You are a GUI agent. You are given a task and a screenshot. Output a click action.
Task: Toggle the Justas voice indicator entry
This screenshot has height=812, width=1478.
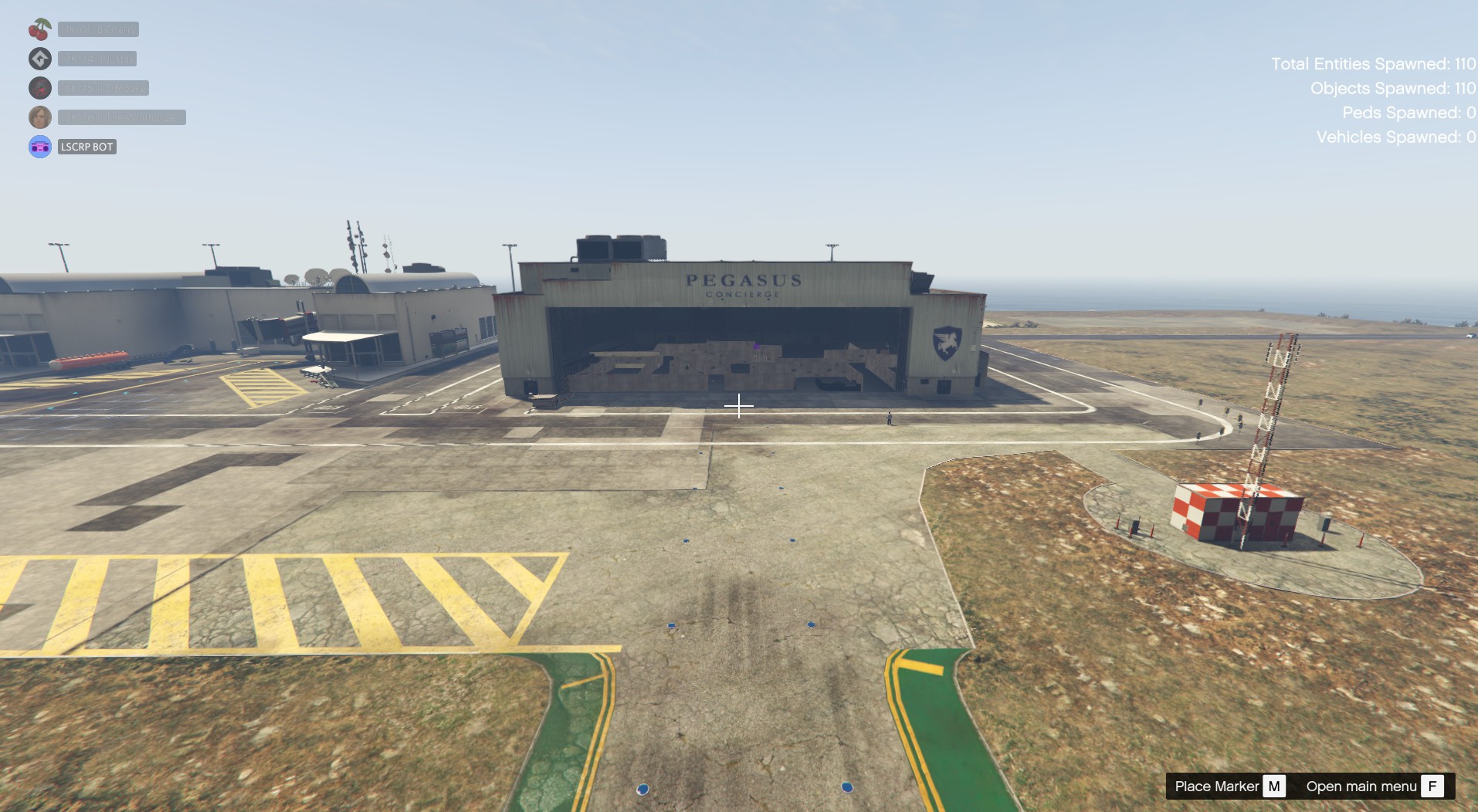[97, 59]
